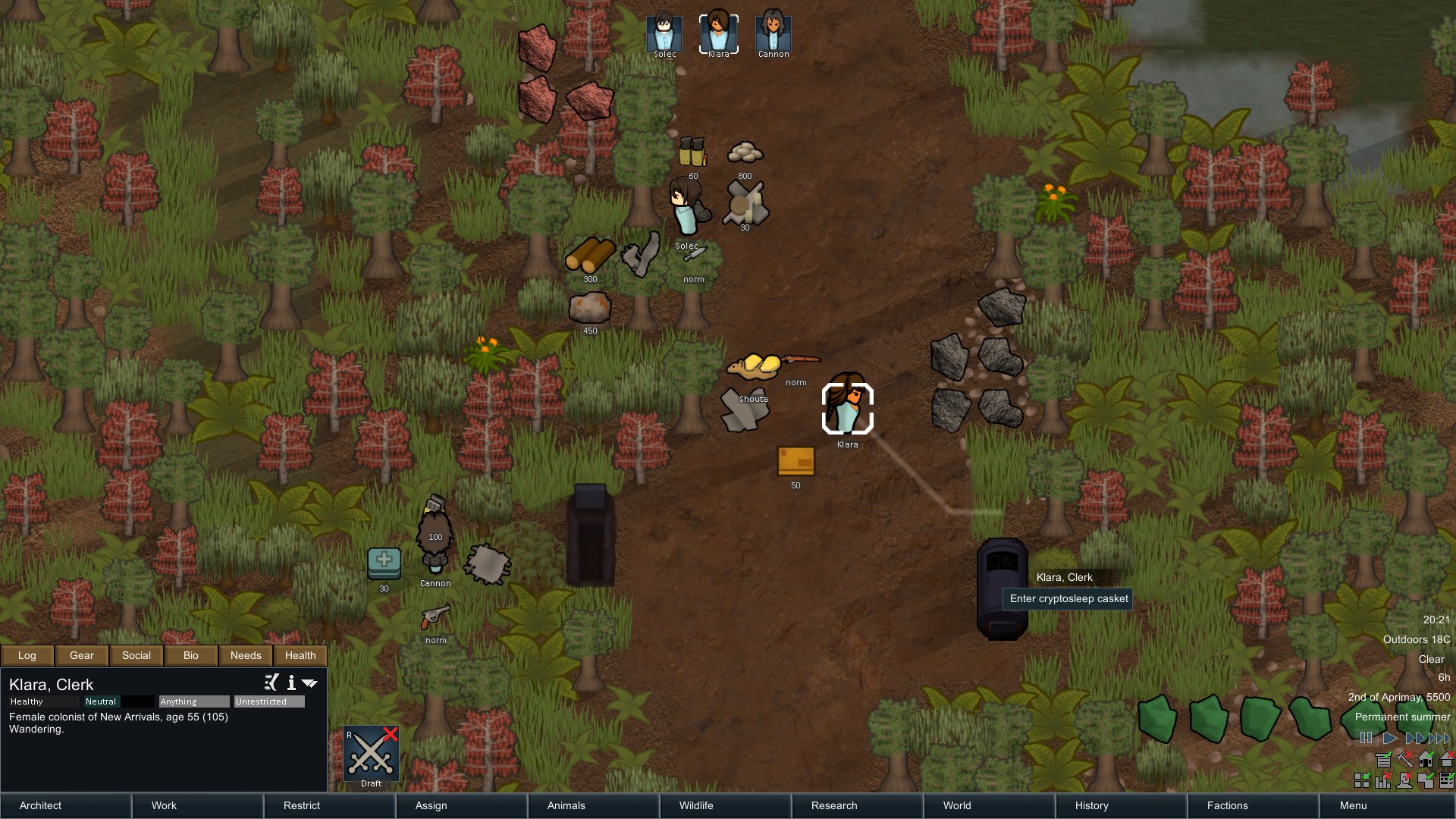The image size is (1456, 819).
Task: Select Solec's portrait in colonist bar
Action: [664, 33]
